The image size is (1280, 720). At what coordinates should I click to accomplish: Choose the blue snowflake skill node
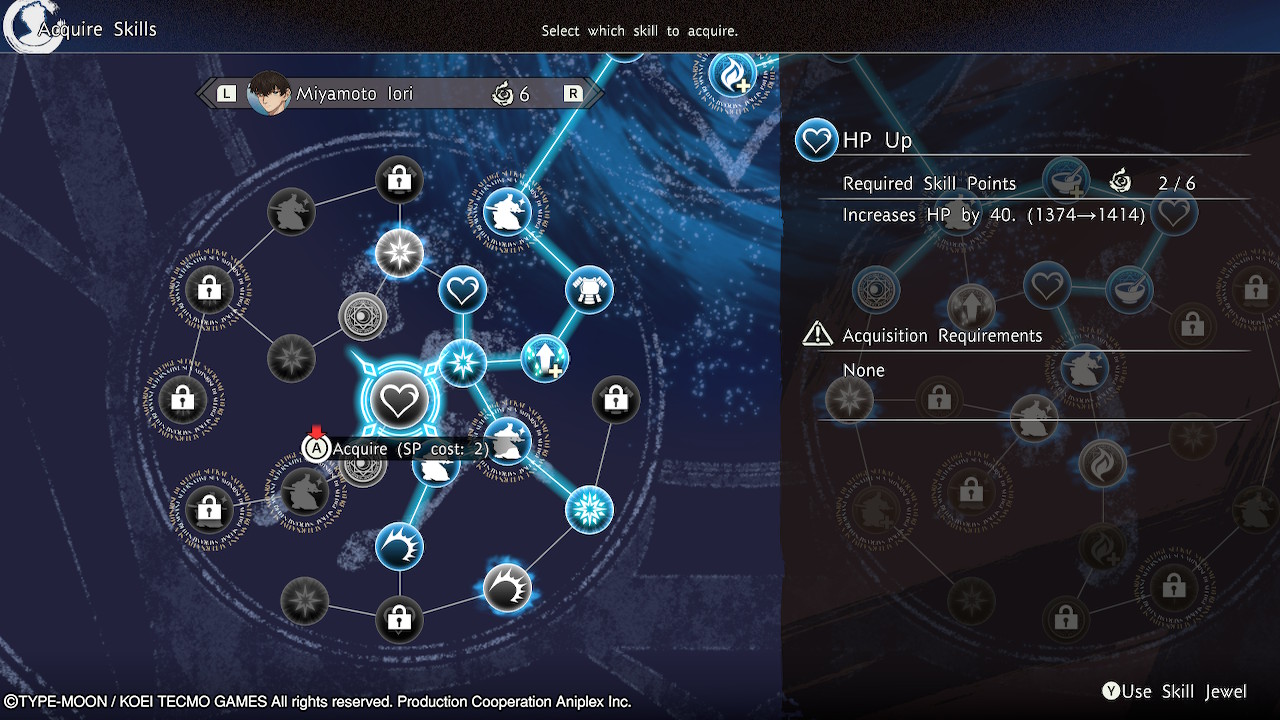click(589, 510)
